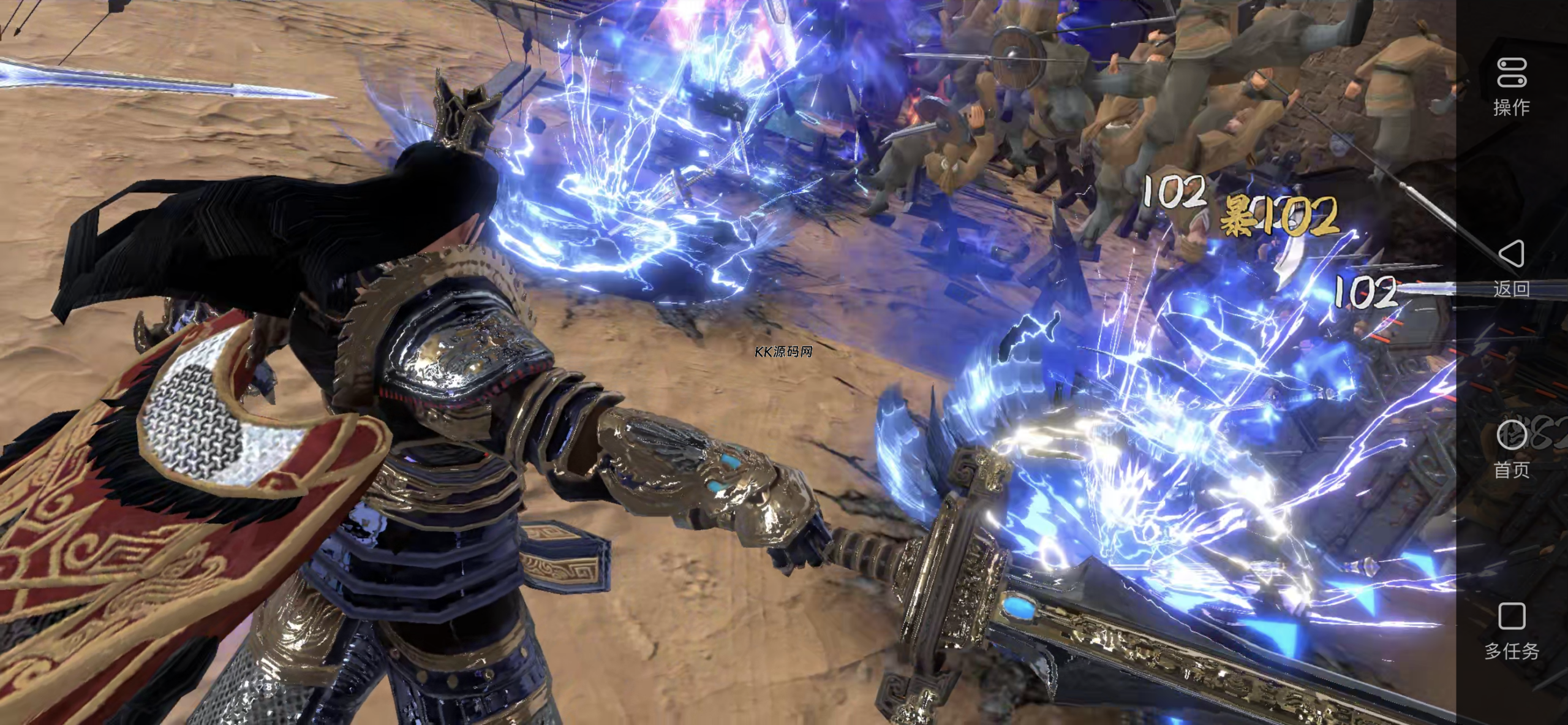Open the 操作 controls panel
The image size is (1568, 725).
[1511, 86]
